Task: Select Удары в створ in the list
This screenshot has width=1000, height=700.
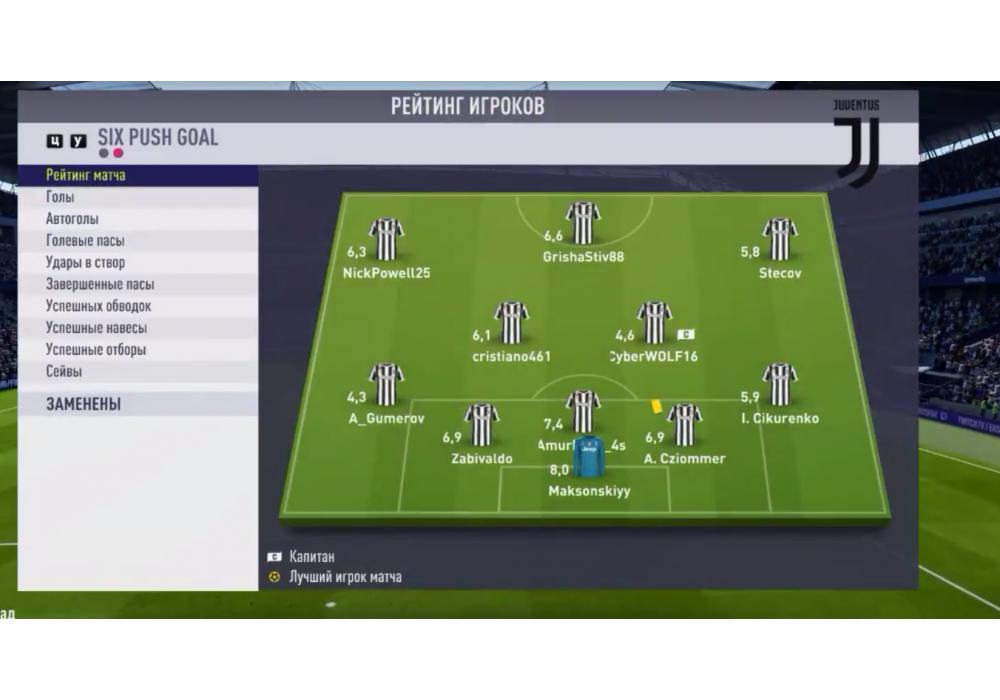Action: pos(85,263)
